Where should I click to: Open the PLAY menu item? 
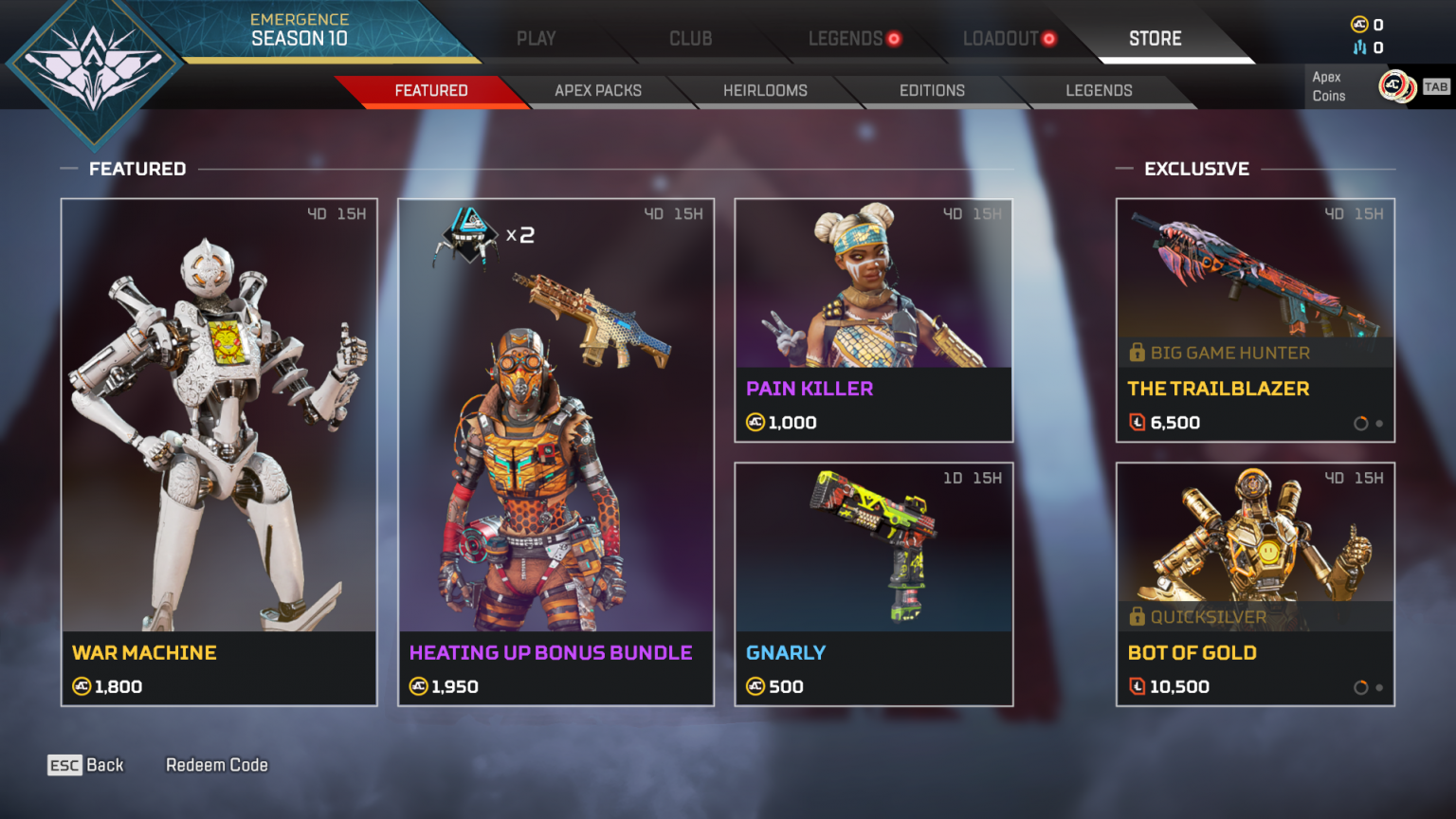537,39
